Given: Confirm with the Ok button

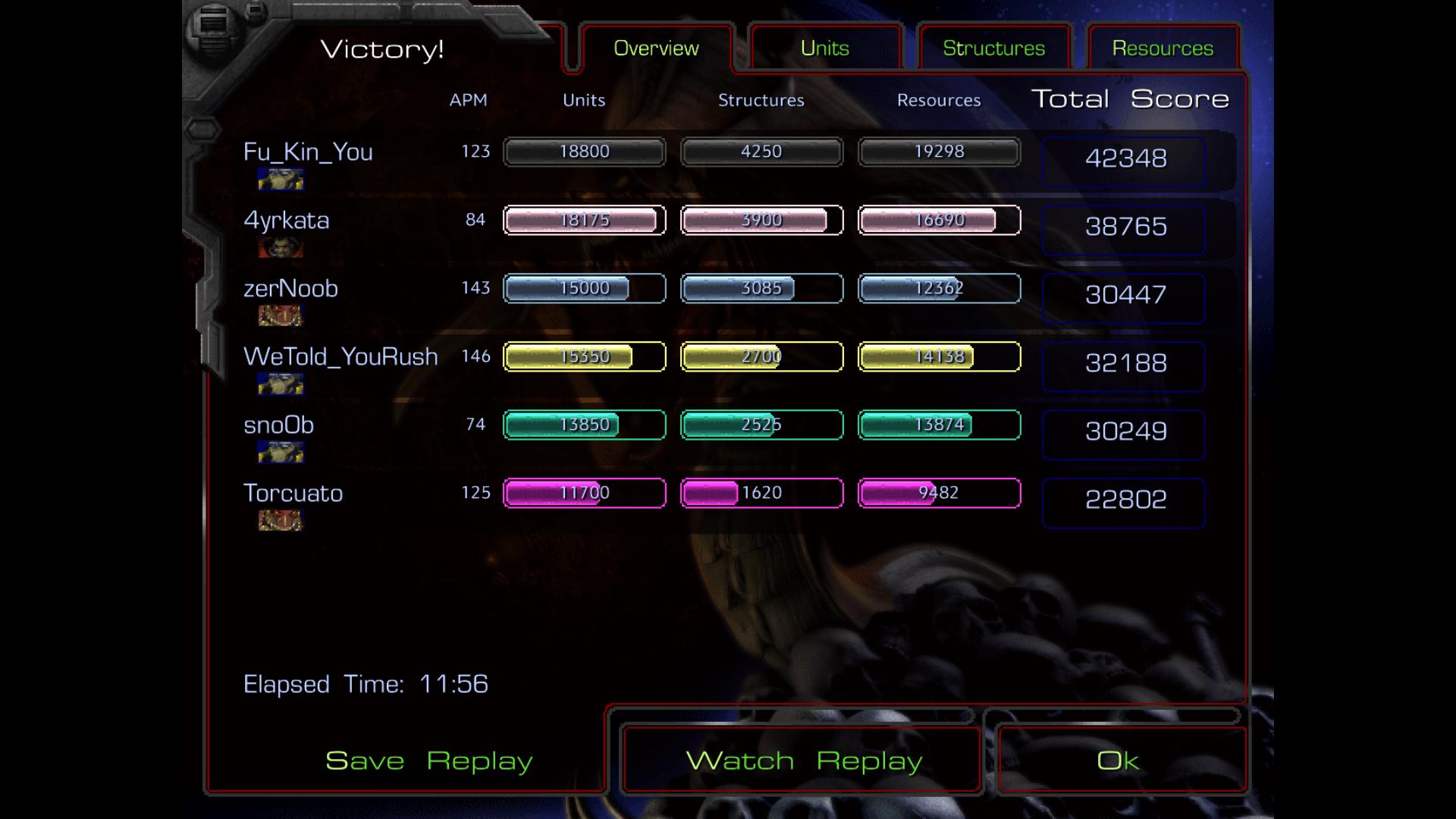Looking at the screenshot, I should pyautogui.click(x=1118, y=761).
